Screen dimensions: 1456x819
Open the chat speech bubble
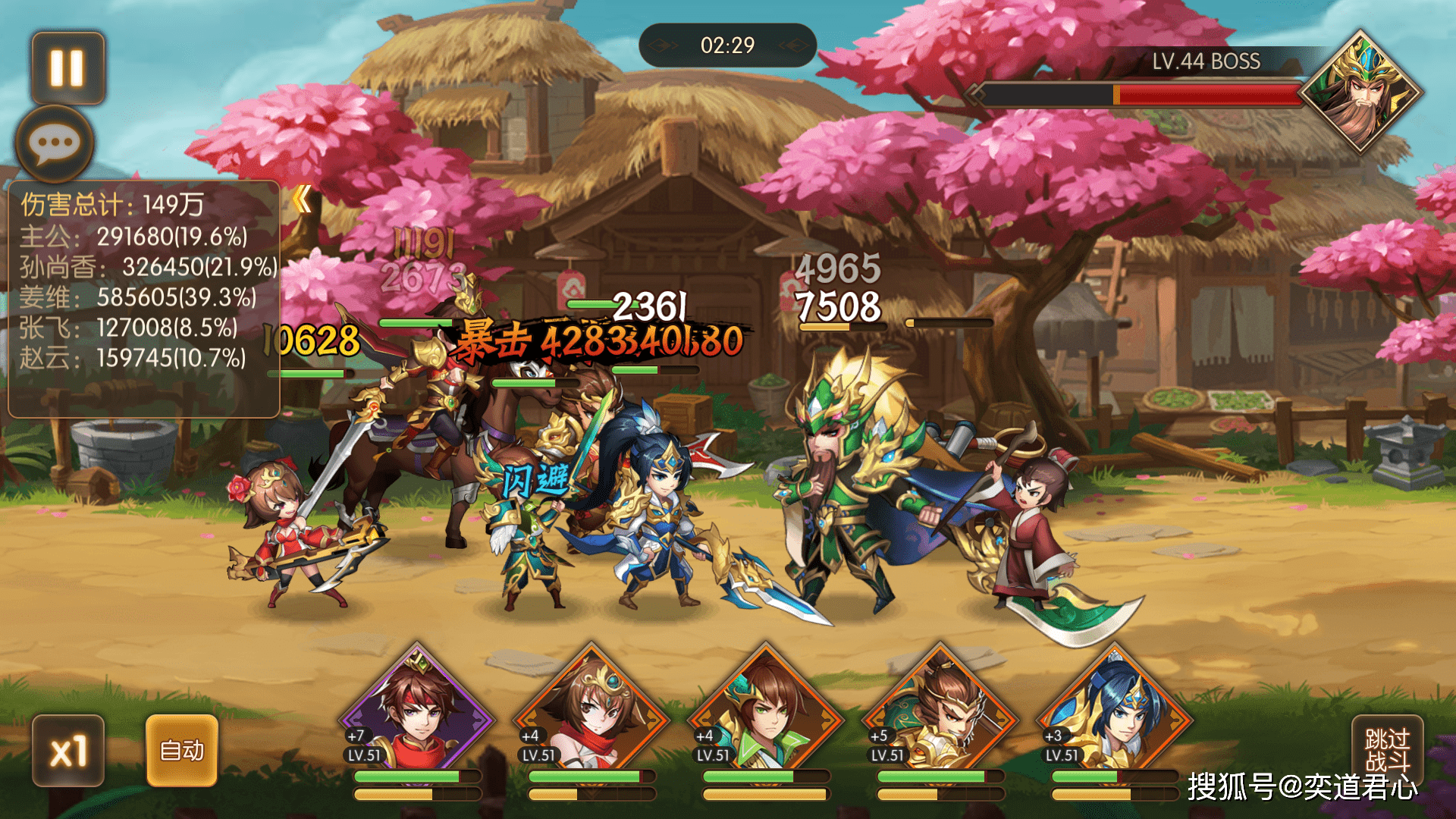55,143
